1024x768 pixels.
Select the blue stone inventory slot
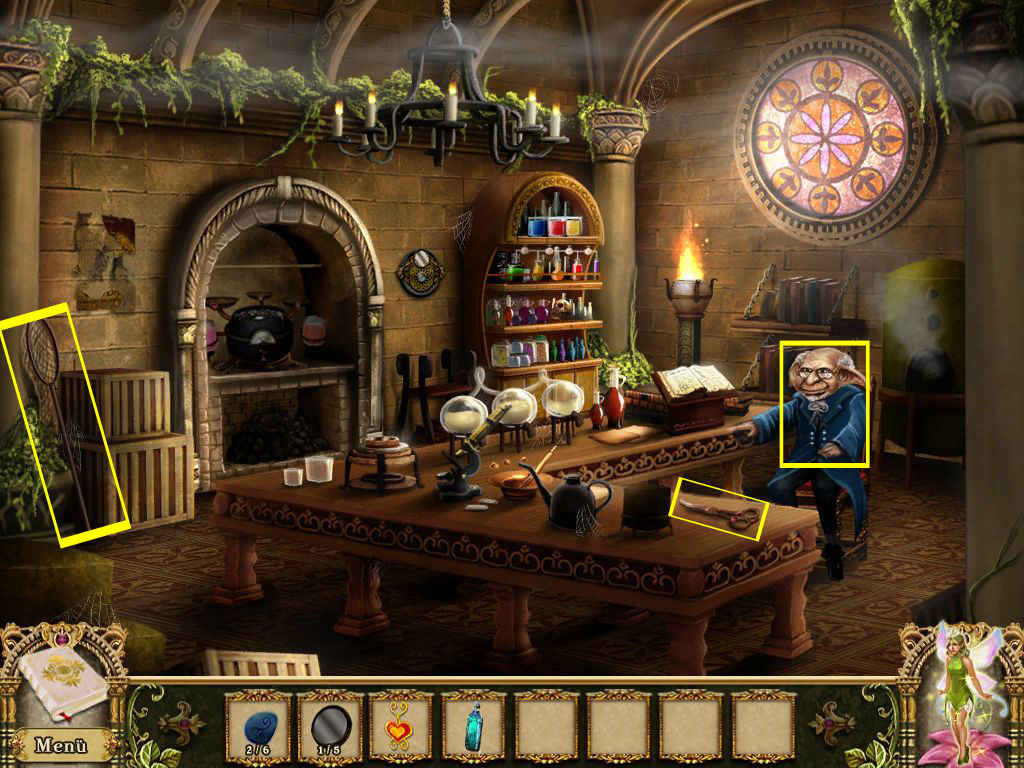pos(257,725)
